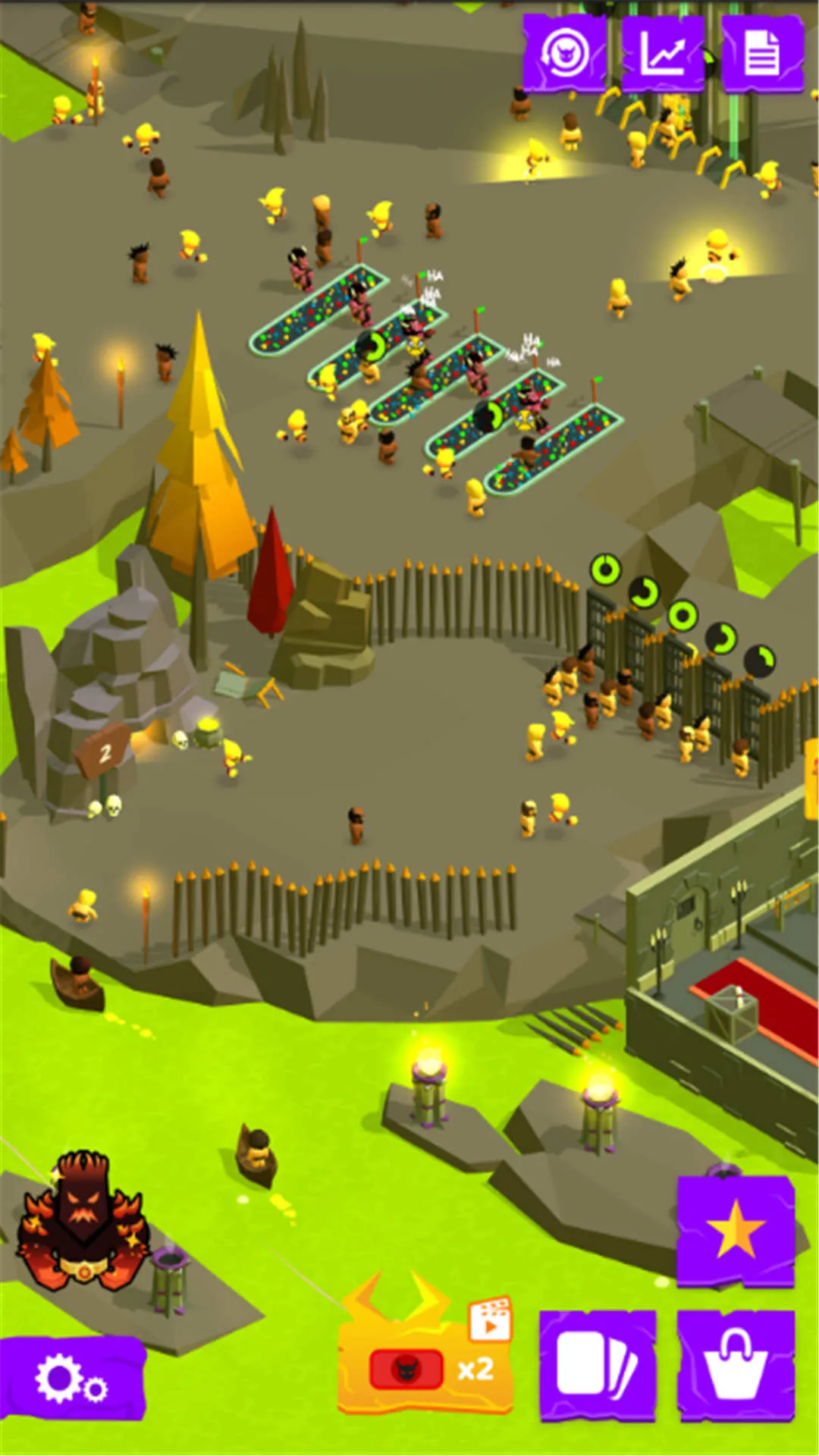Viewport: 819px width, 1456px height.
Task: Open the demon prestige reset button
Action: pyautogui.click(x=564, y=54)
